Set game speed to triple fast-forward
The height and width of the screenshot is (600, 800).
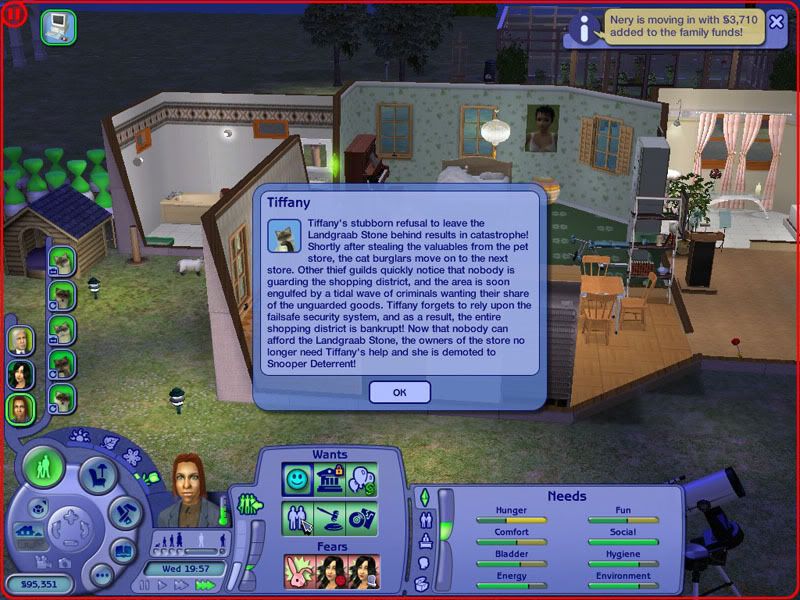point(203,586)
